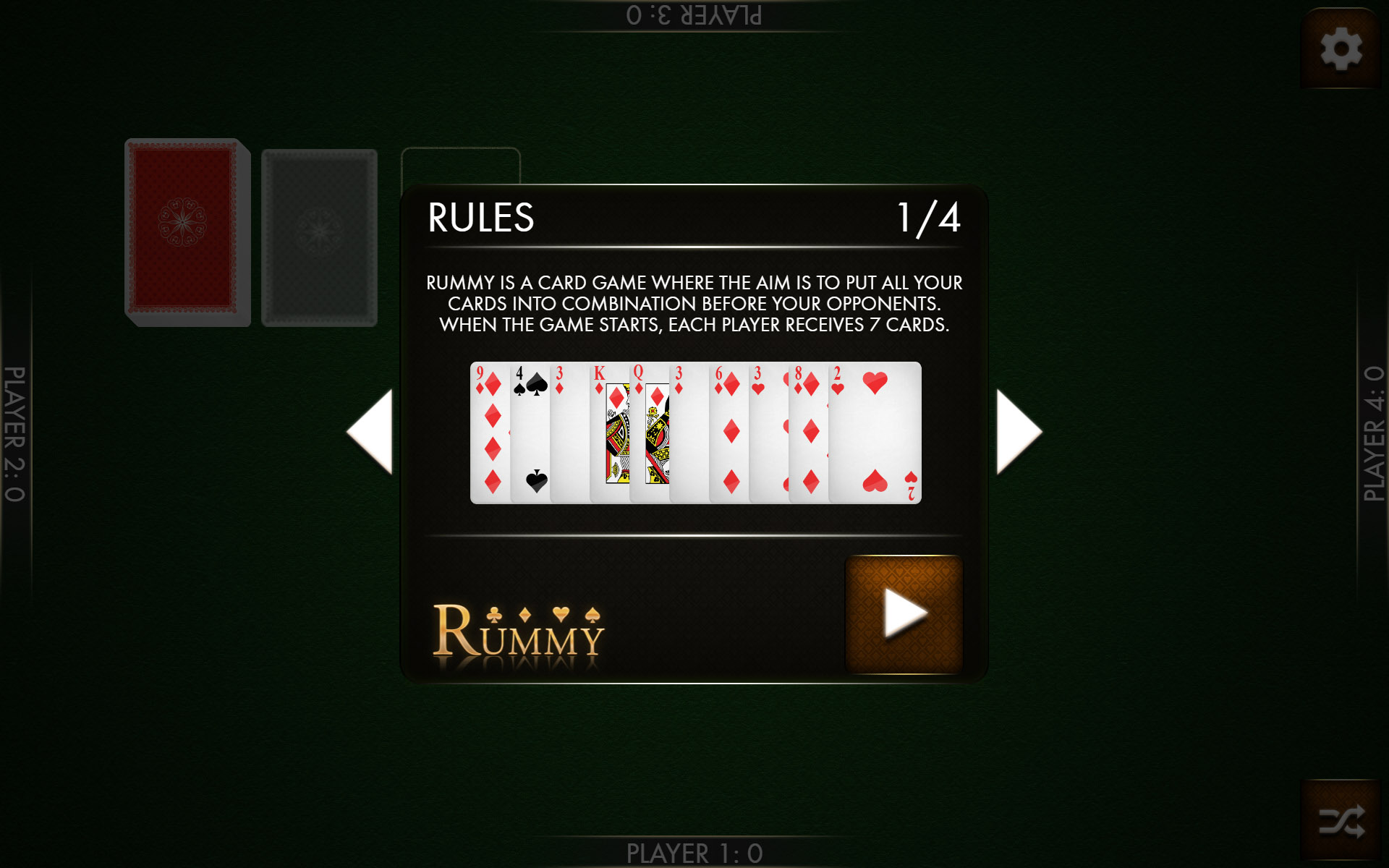Click the heart symbol above the Rummy logo
Image resolution: width=1389 pixels, height=868 pixels.
point(561,613)
